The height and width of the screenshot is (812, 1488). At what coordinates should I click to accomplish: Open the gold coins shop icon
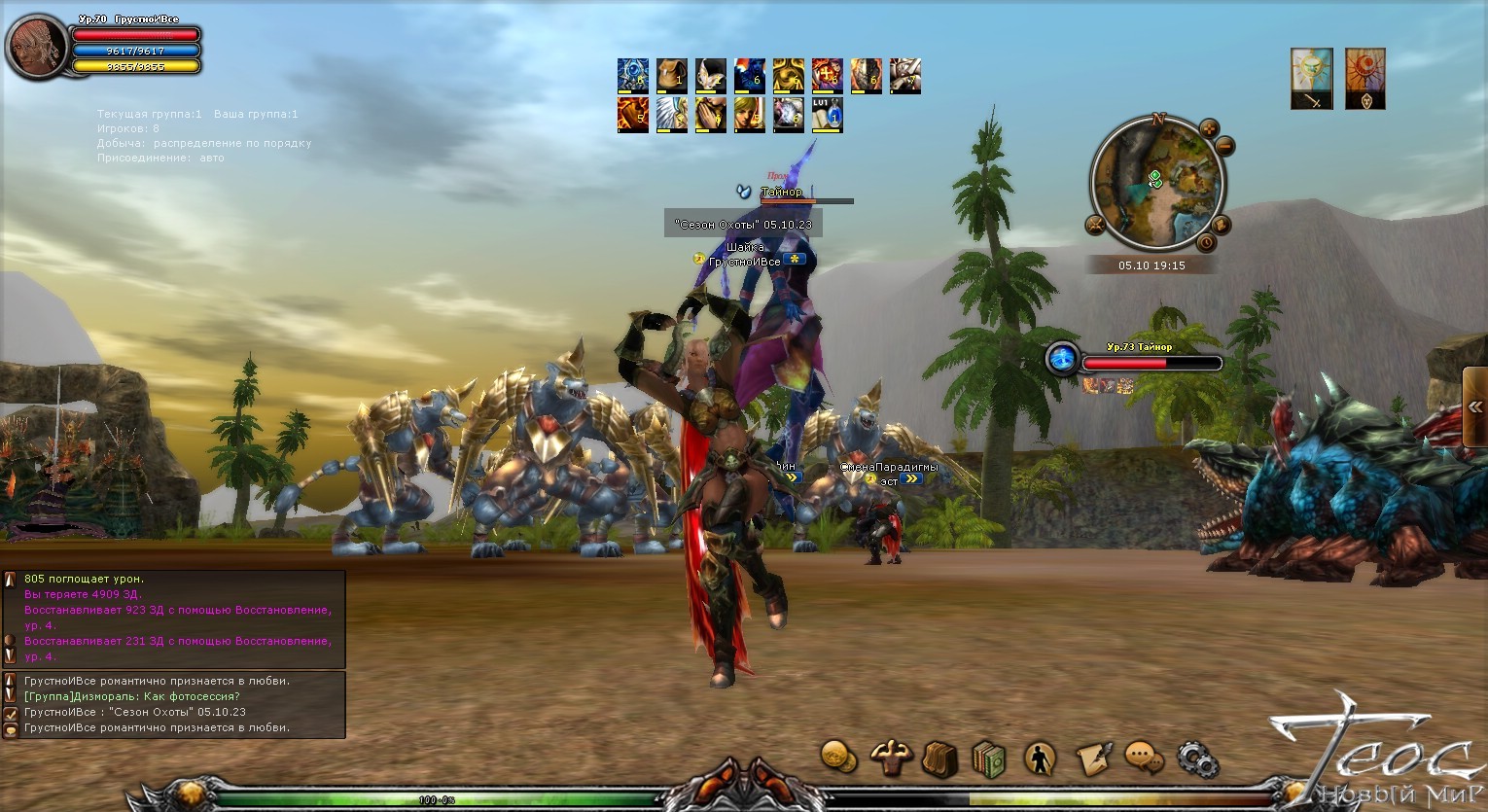pos(837,756)
